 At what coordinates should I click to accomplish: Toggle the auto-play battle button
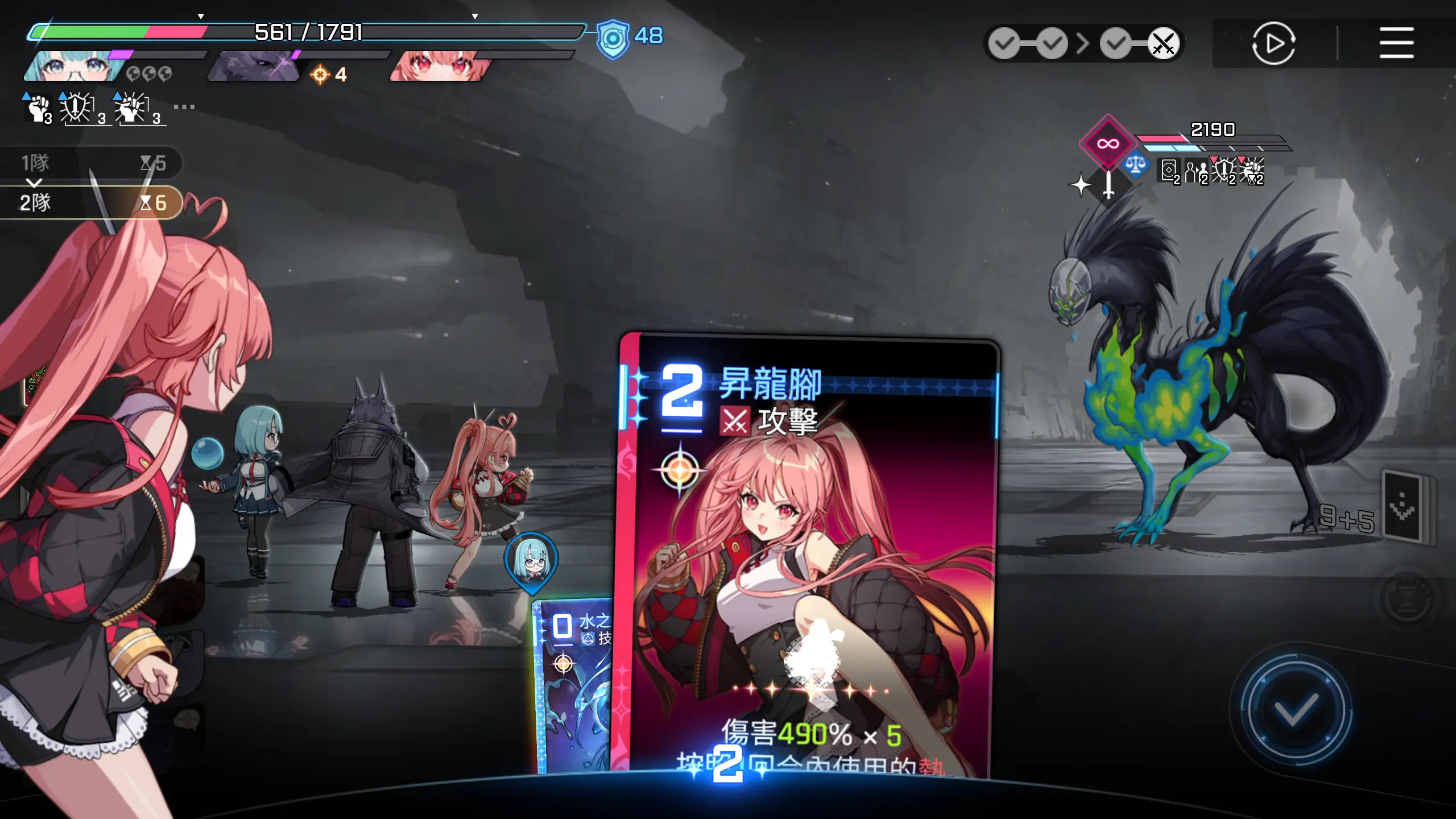coord(1273,43)
